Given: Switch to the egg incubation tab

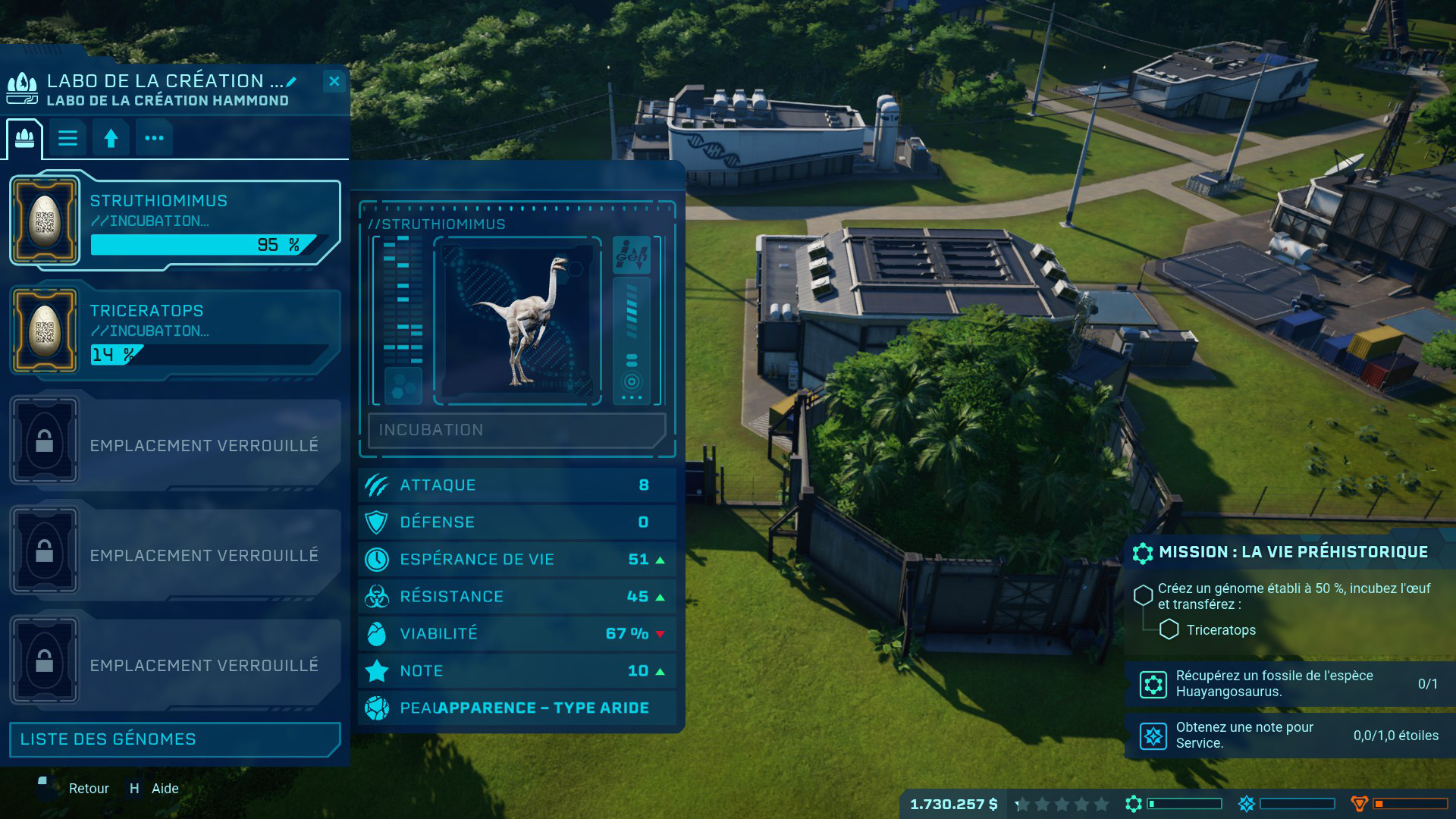Looking at the screenshot, I should coord(25,138).
